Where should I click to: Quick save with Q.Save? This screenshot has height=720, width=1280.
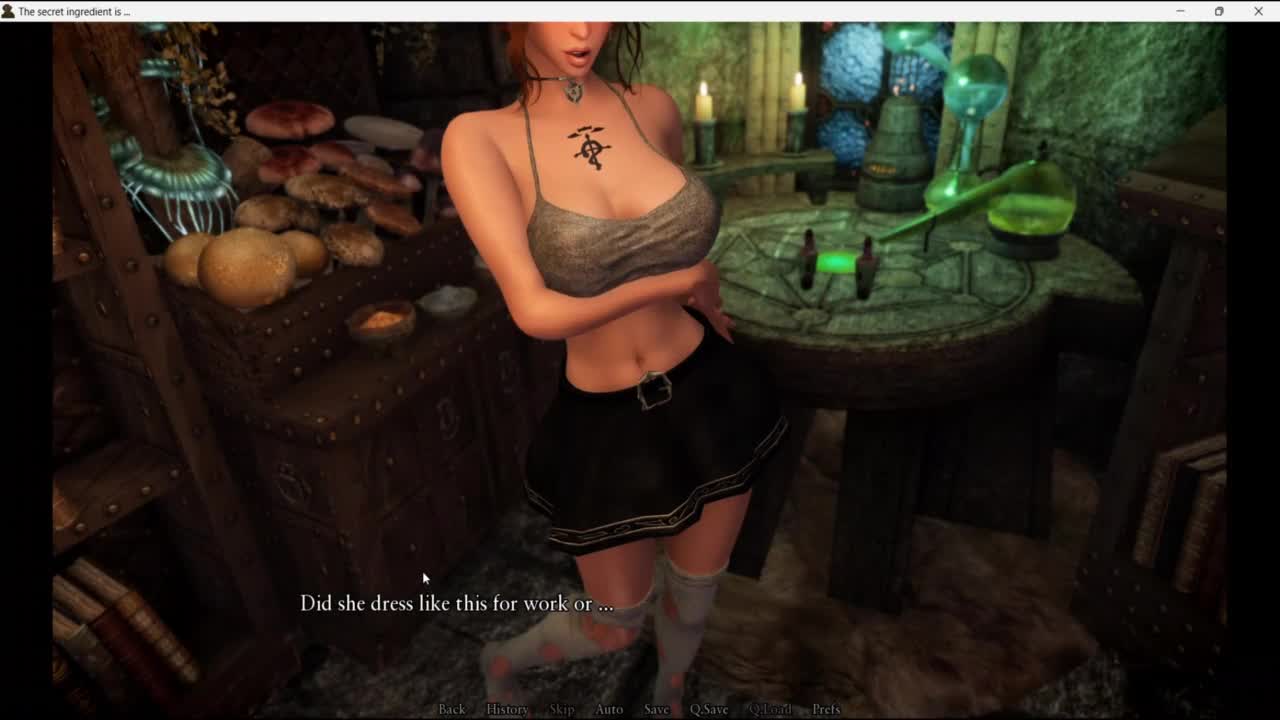[x=709, y=709]
